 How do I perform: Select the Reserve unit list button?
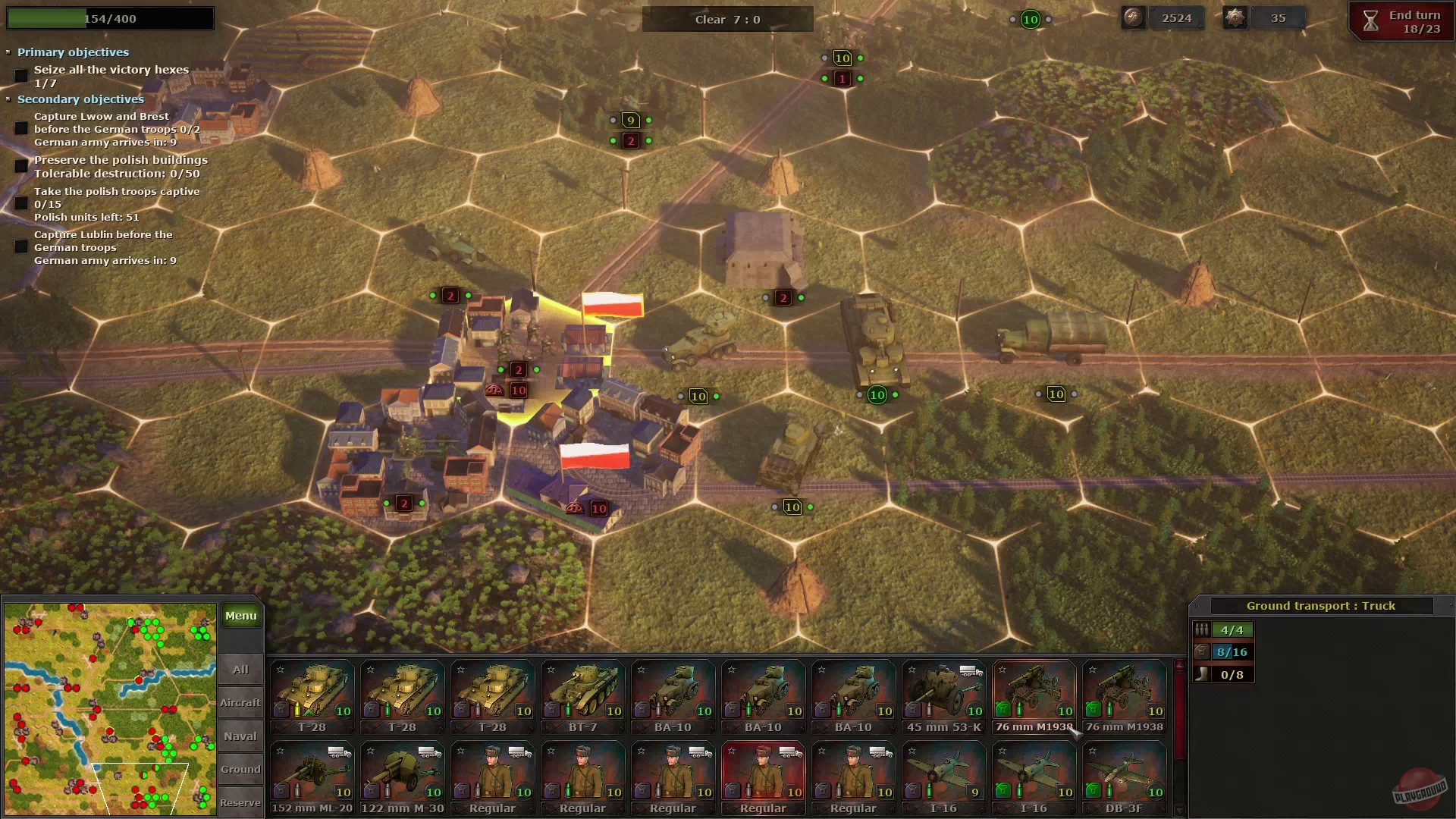(x=240, y=802)
